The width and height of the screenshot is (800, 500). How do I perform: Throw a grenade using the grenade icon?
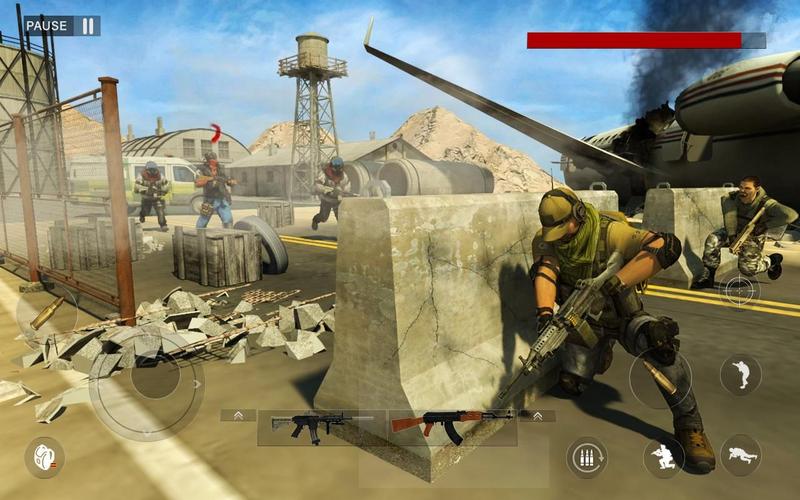pos(44,456)
